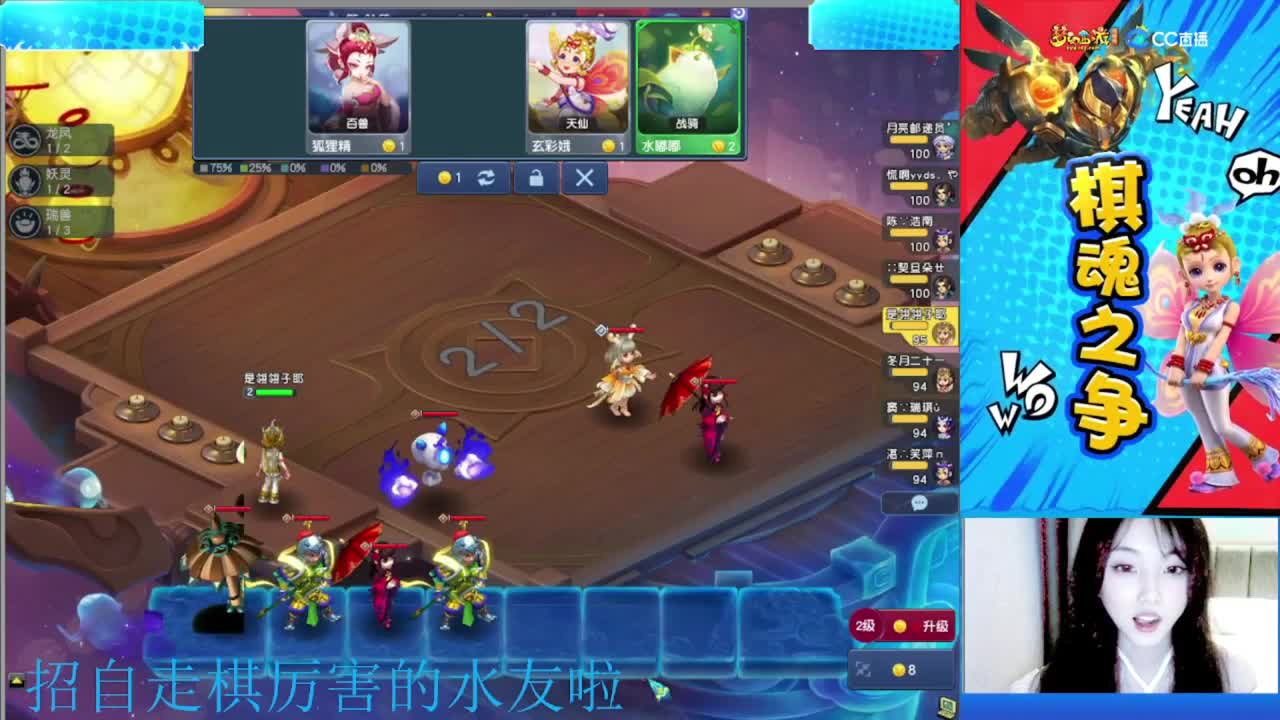1280x720 pixels.
Task: Close the card shop panel
Action: click(x=583, y=178)
